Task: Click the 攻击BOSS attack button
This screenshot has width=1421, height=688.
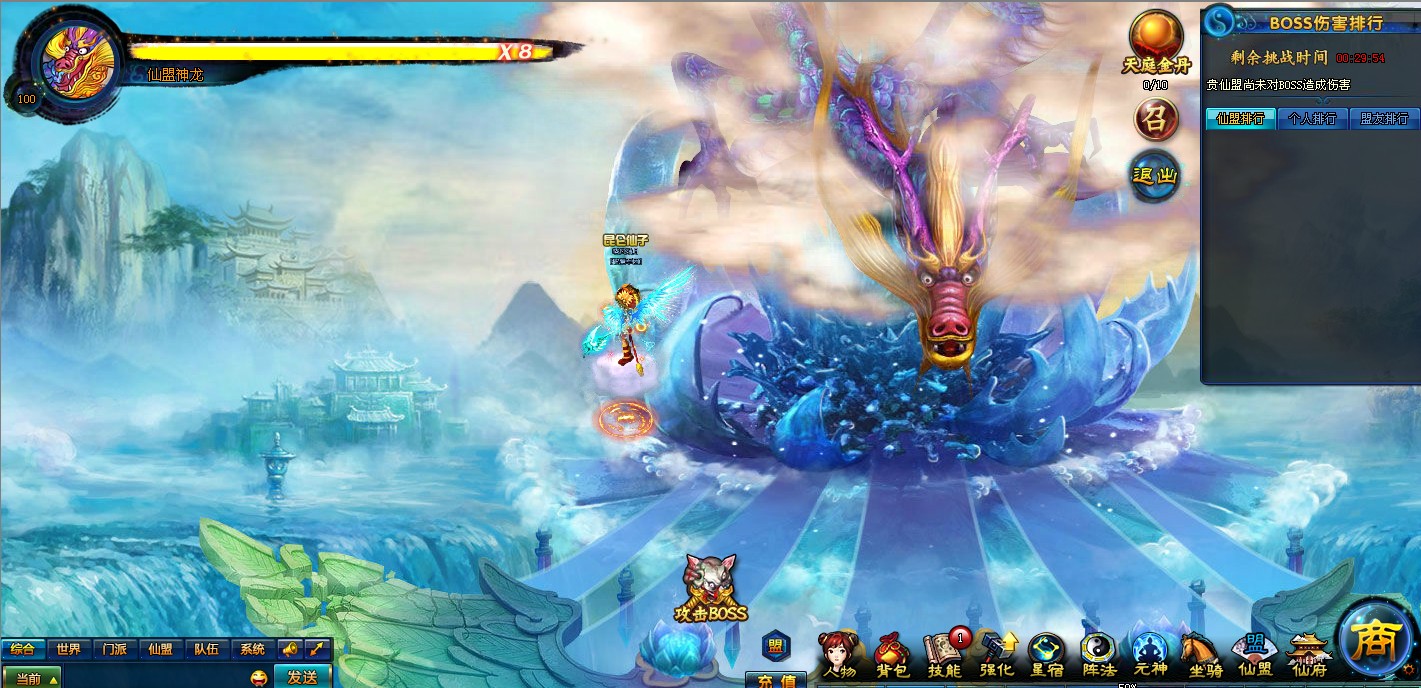Action: coord(710,588)
